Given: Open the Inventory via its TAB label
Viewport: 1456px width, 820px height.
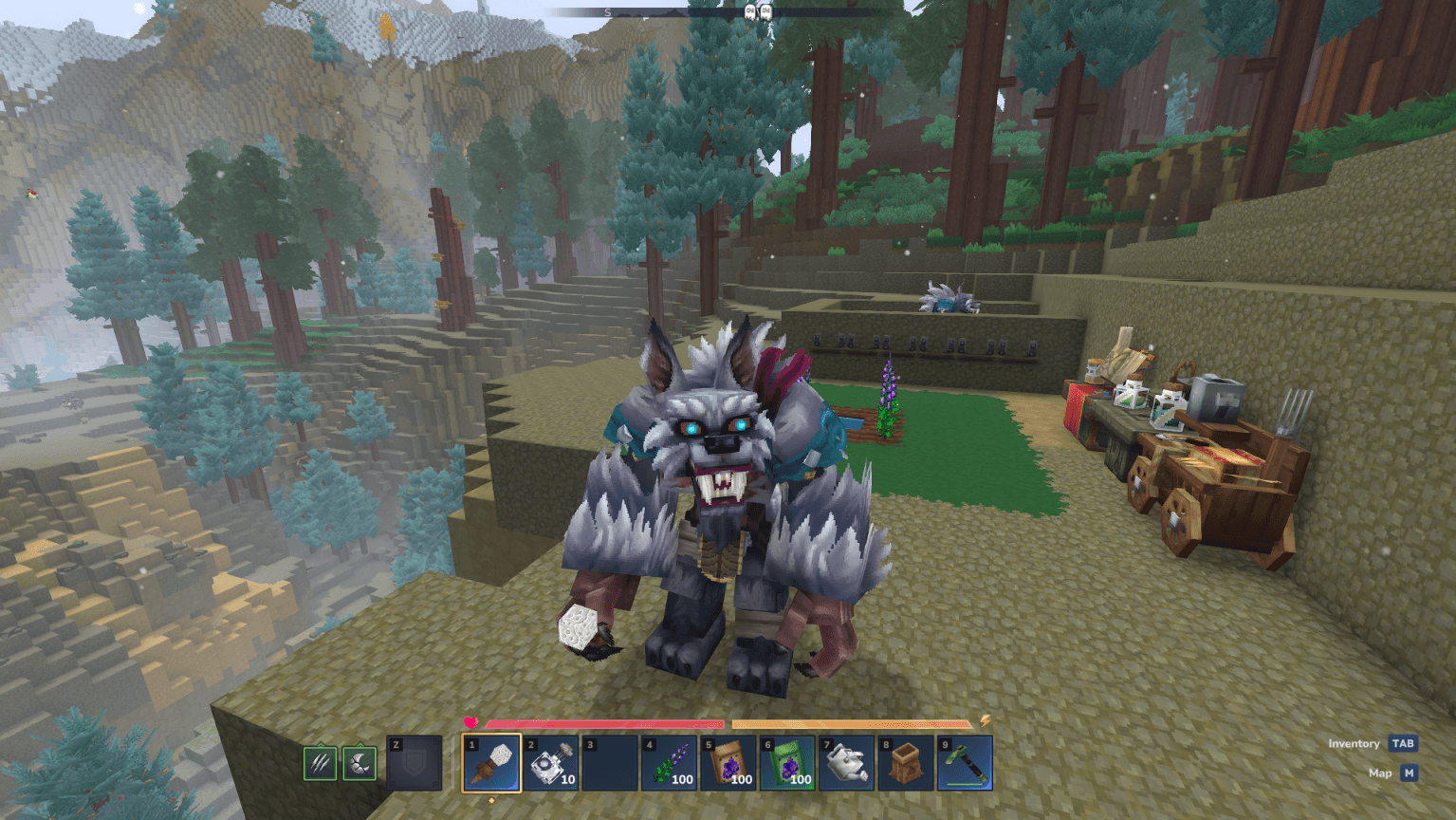Looking at the screenshot, I should (1402, 744).
